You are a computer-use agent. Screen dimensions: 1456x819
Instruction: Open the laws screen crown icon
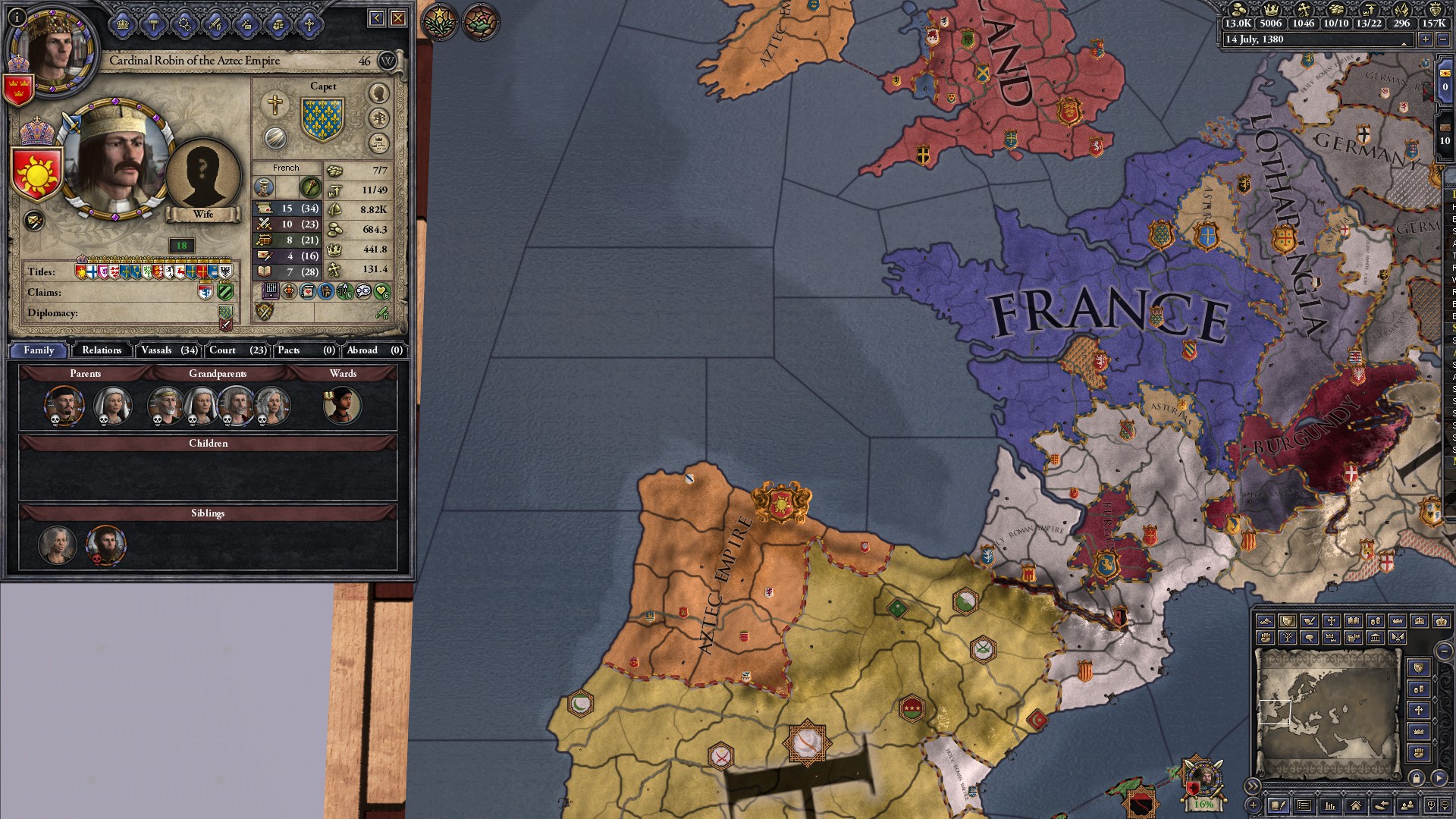tap(122, 24)
